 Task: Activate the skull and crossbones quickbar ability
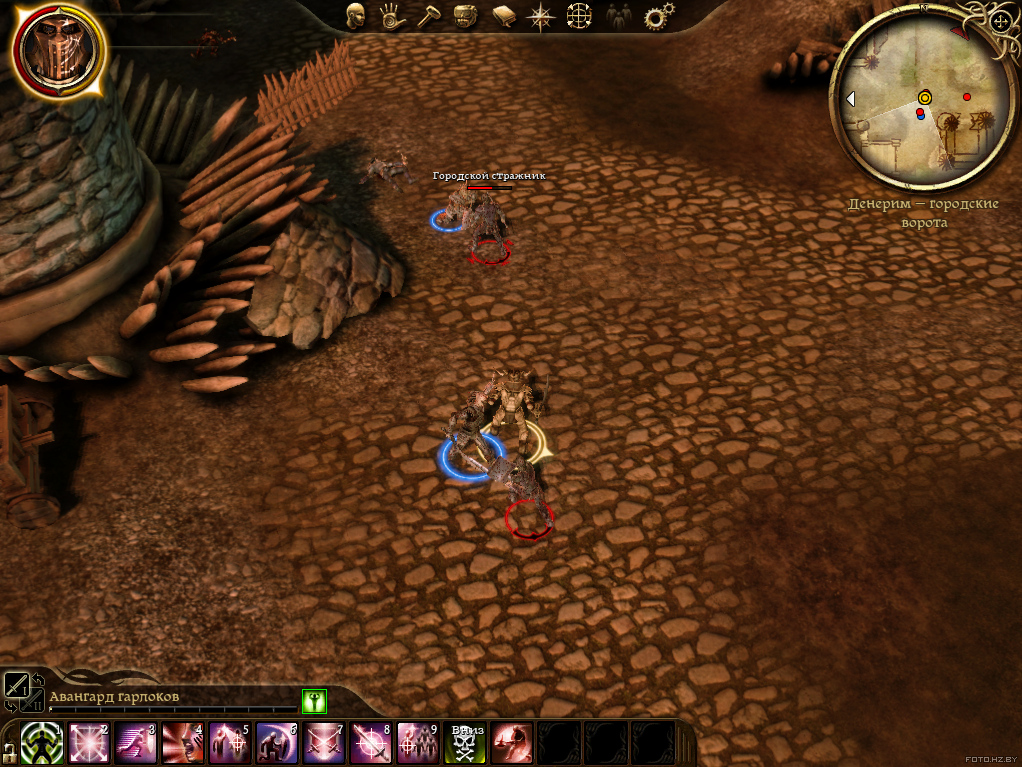coord(465,743)
